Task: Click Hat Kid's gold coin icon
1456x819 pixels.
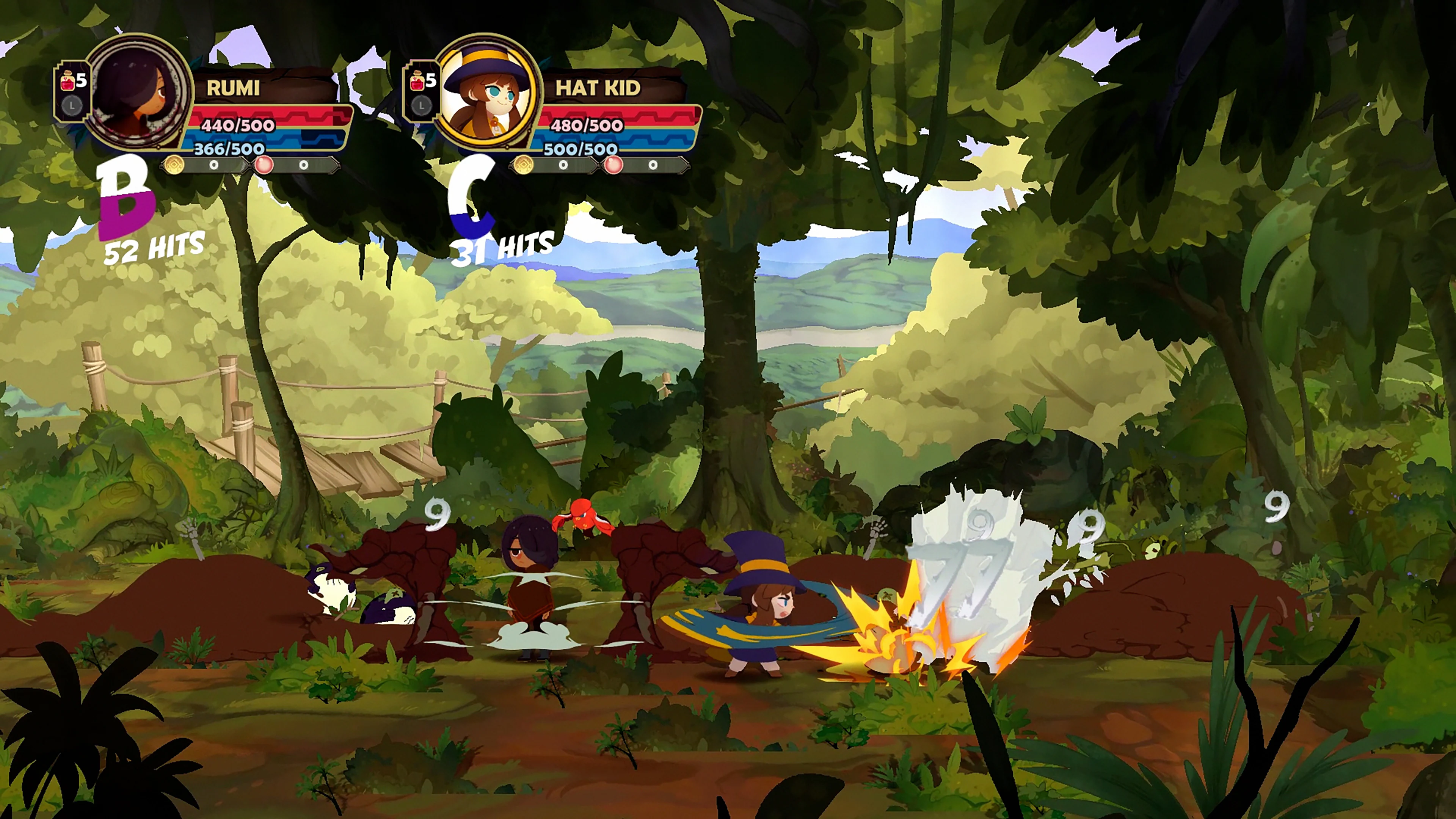Action: point(522,165)
